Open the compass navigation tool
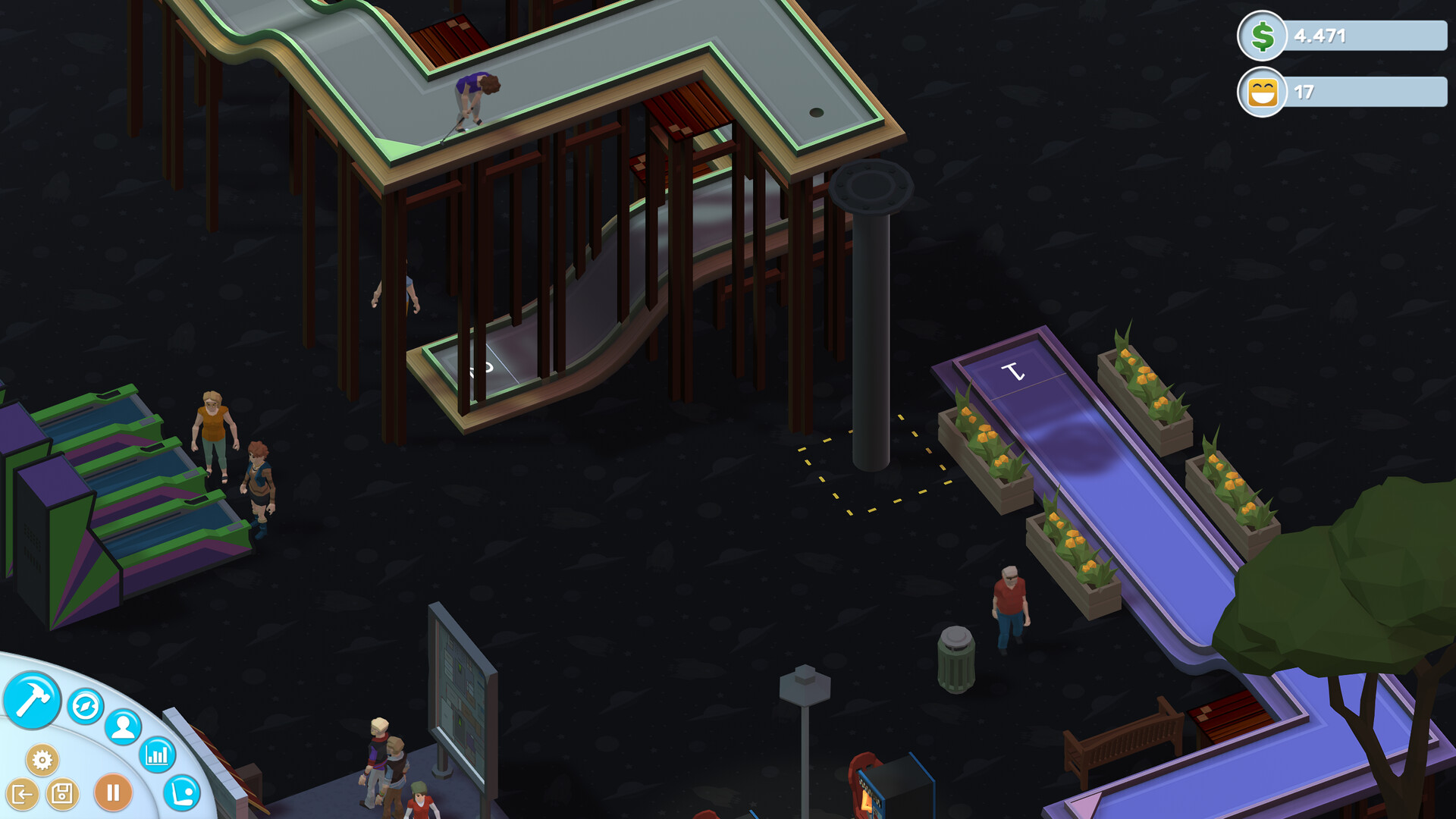The height and width of the screenshot is (819, 1456). [x=85, y=705]
